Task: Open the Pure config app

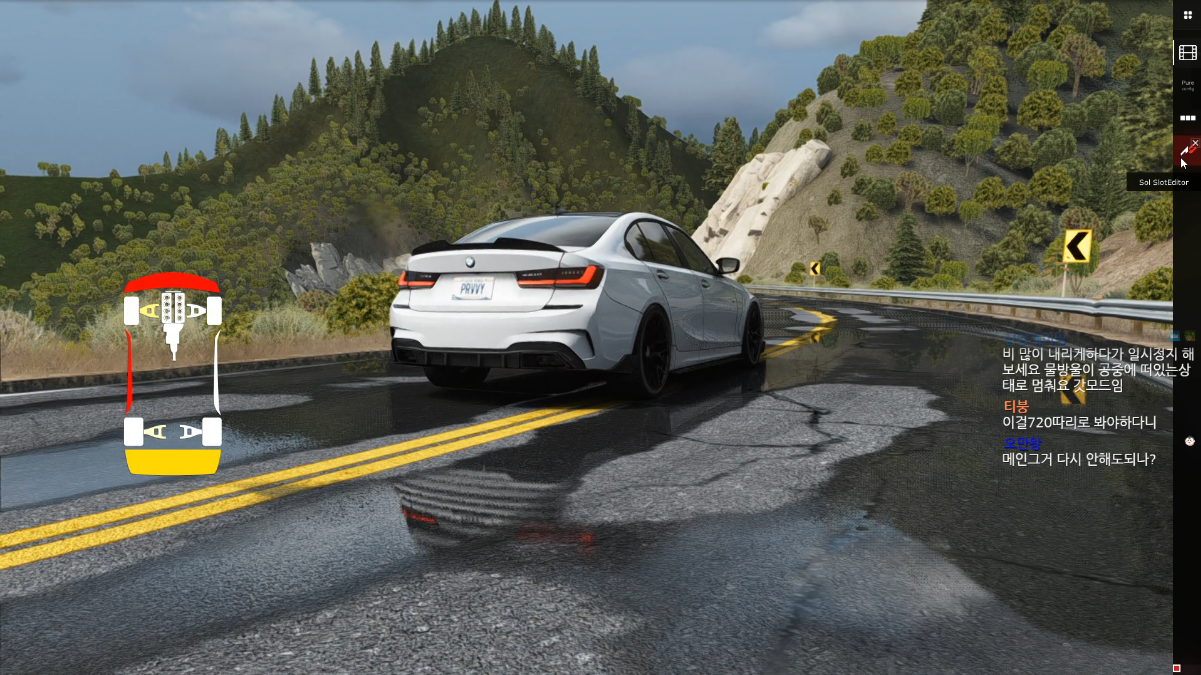Action: click(x=1188, y=84)
